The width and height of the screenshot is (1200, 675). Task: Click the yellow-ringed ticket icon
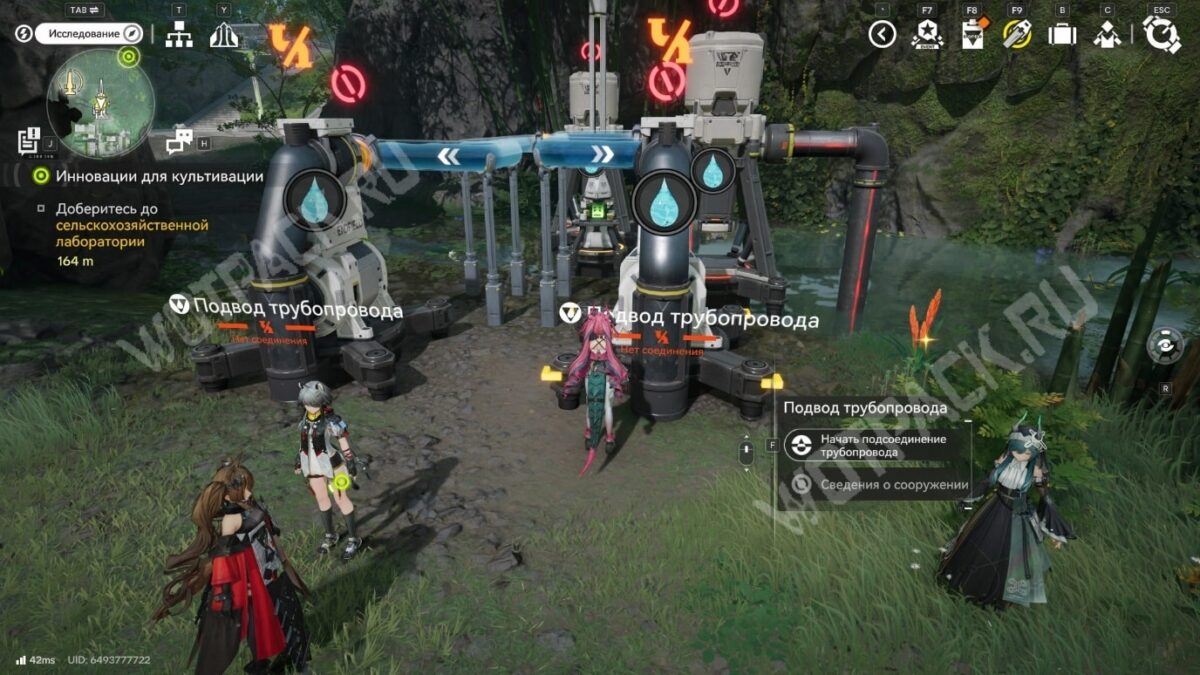point(1017,35)
